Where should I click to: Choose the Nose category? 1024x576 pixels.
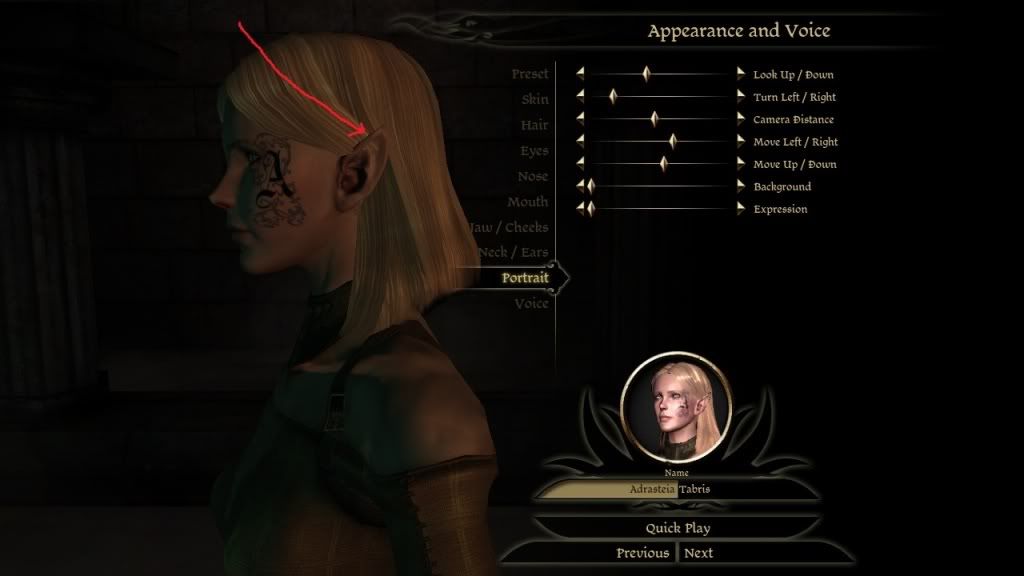[x=532, y=176]
